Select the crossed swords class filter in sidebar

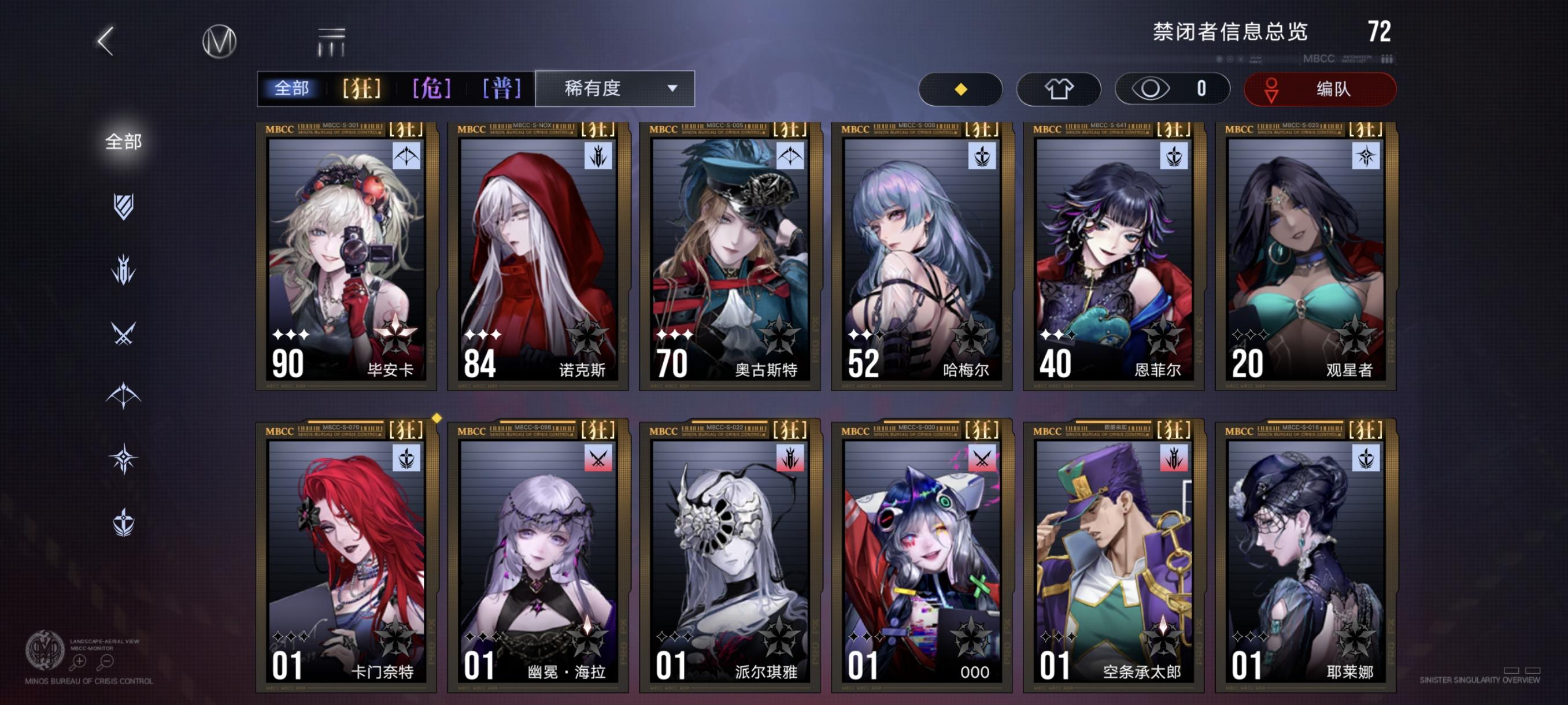123,333
